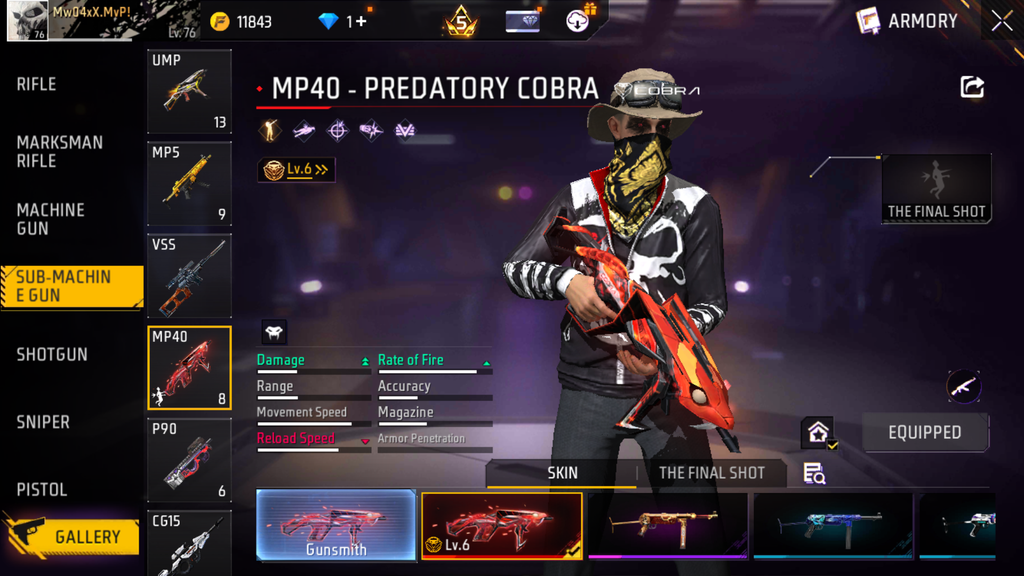Pick the MP5 weapon tile
This screenshot has height=576, width=1024.
[x=189, y=183]
